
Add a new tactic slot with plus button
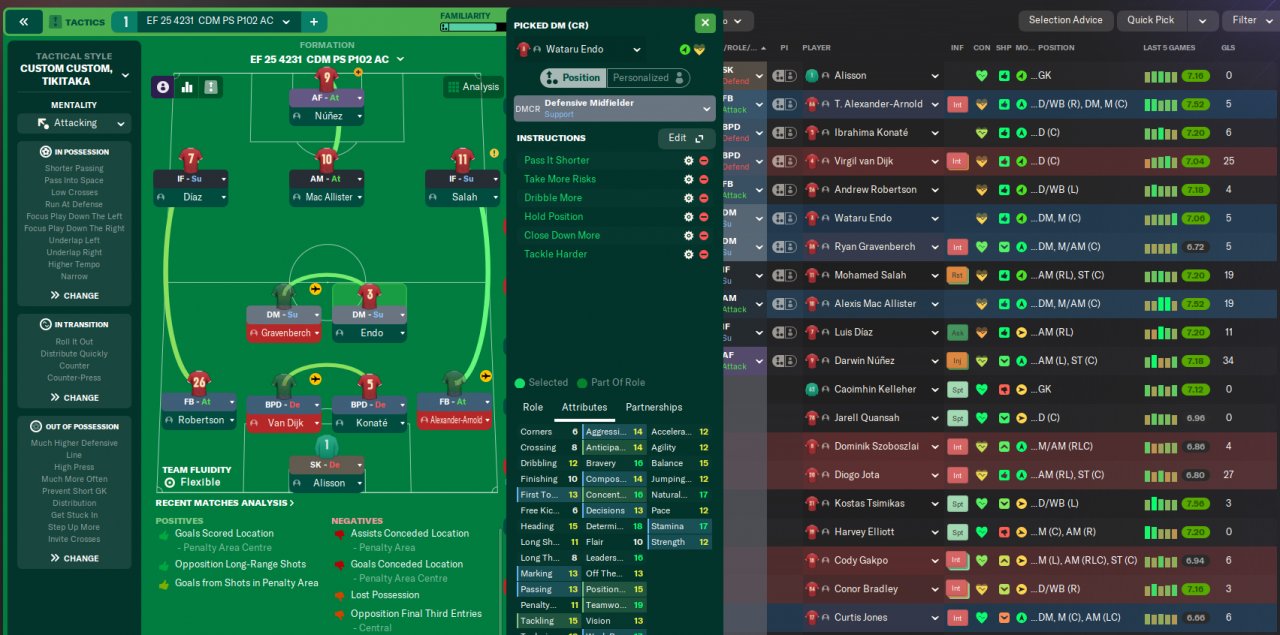313,22
